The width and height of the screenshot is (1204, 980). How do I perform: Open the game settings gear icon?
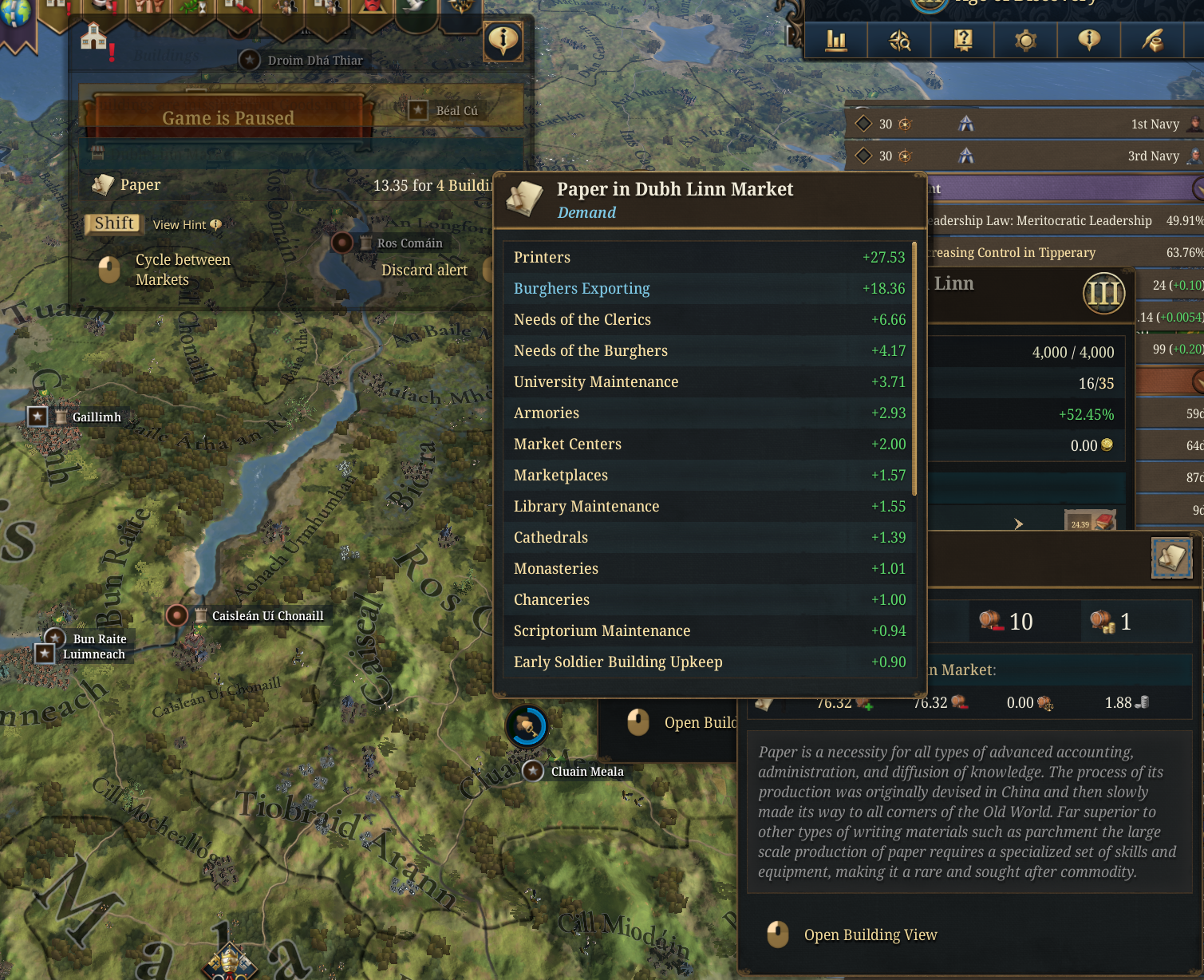[1025, 40]
